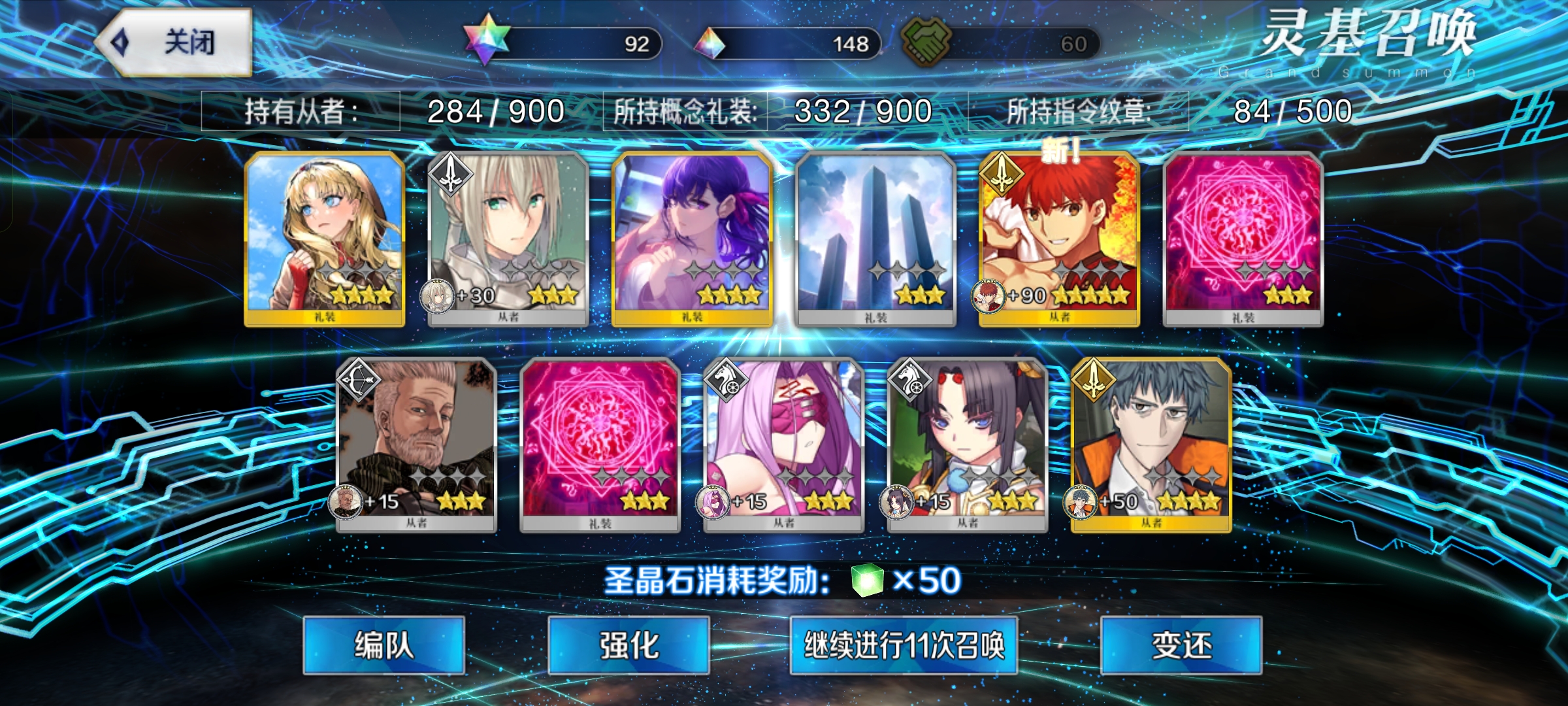Tap the green handshake friend point icon
The height and width of the screenshot is (706, 1568).
(x=926, y=41)
